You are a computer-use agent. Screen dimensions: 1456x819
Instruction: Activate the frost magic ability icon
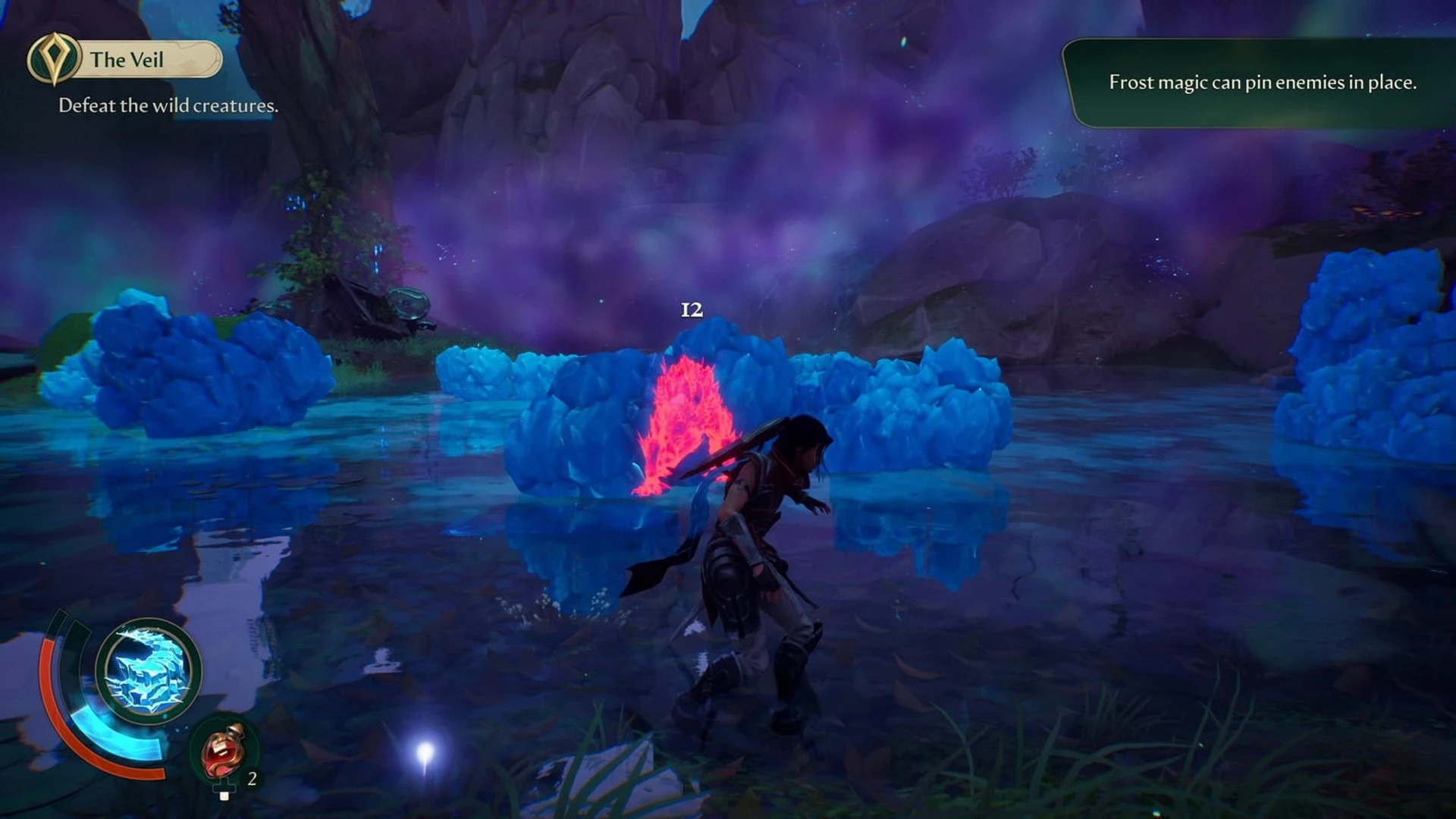[149, 672]
